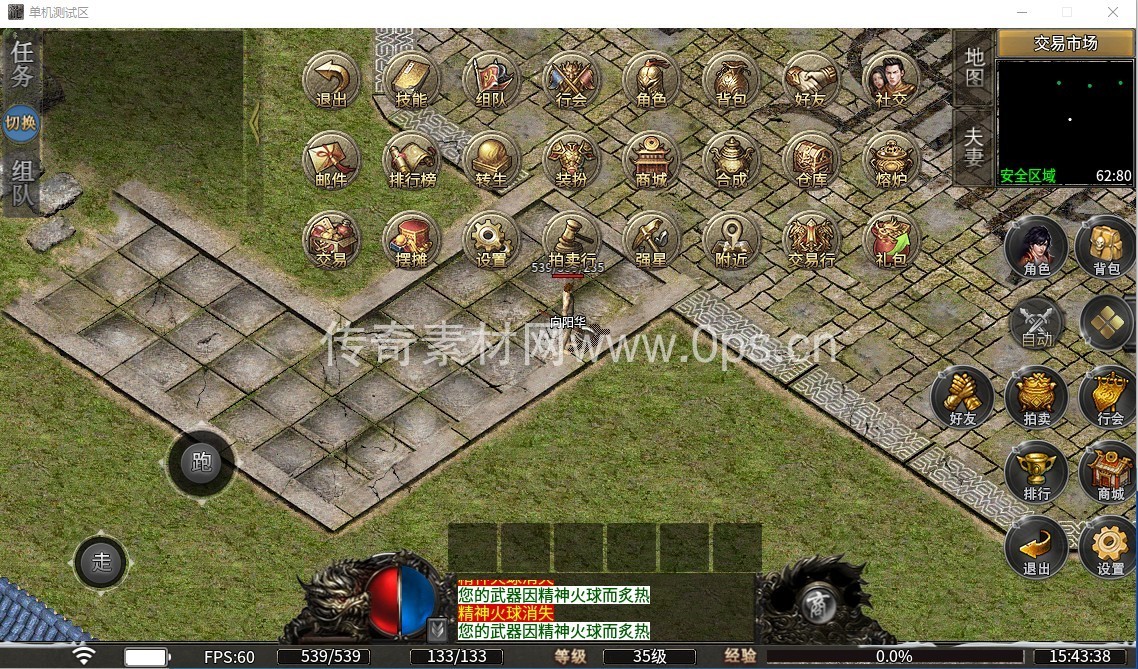The image size is (1138, 669).
Task: Open the 装扮 costume menu
Action: pos(571,159)
